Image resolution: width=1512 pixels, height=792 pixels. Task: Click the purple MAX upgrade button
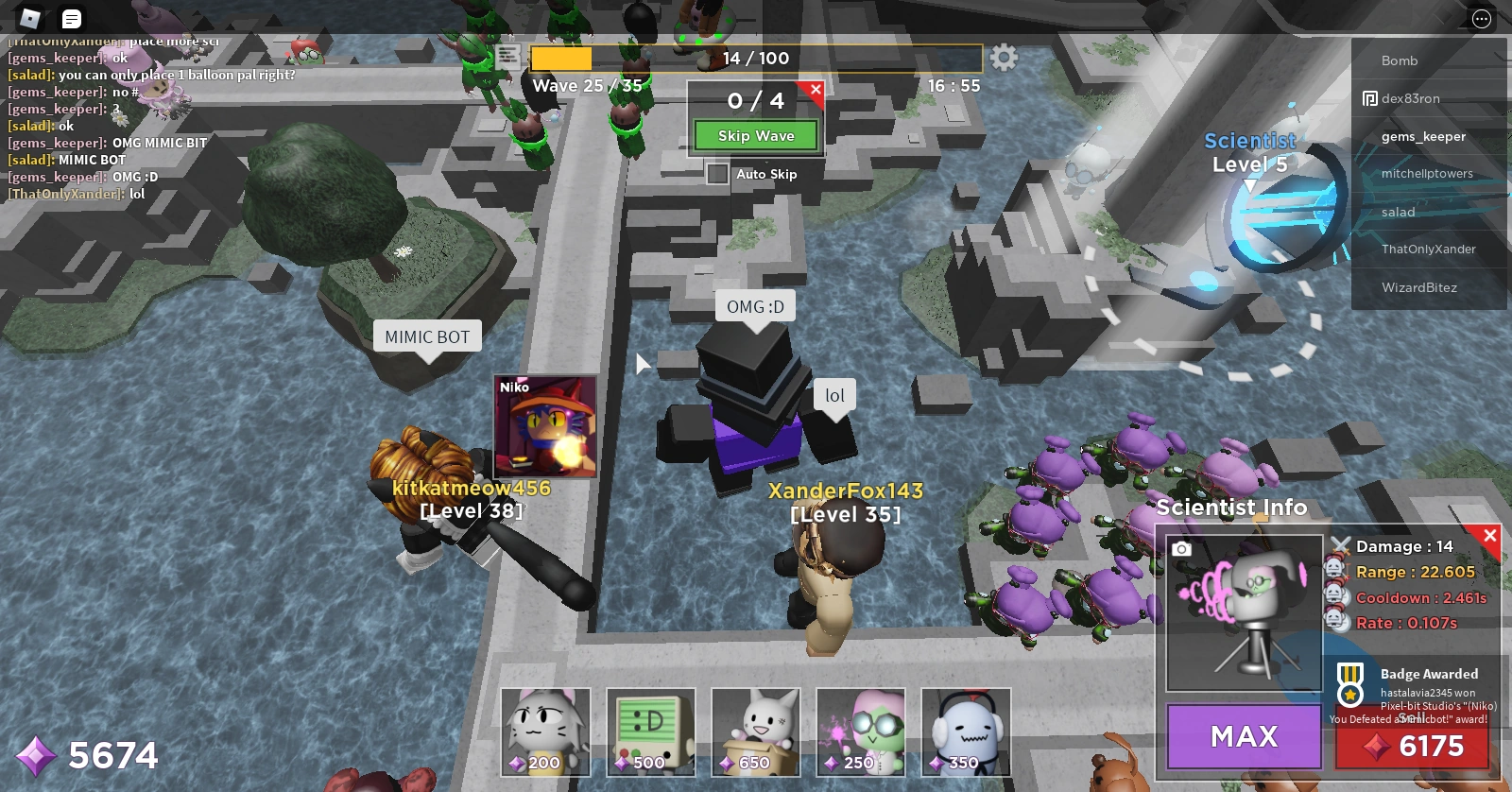(1244, 736)
